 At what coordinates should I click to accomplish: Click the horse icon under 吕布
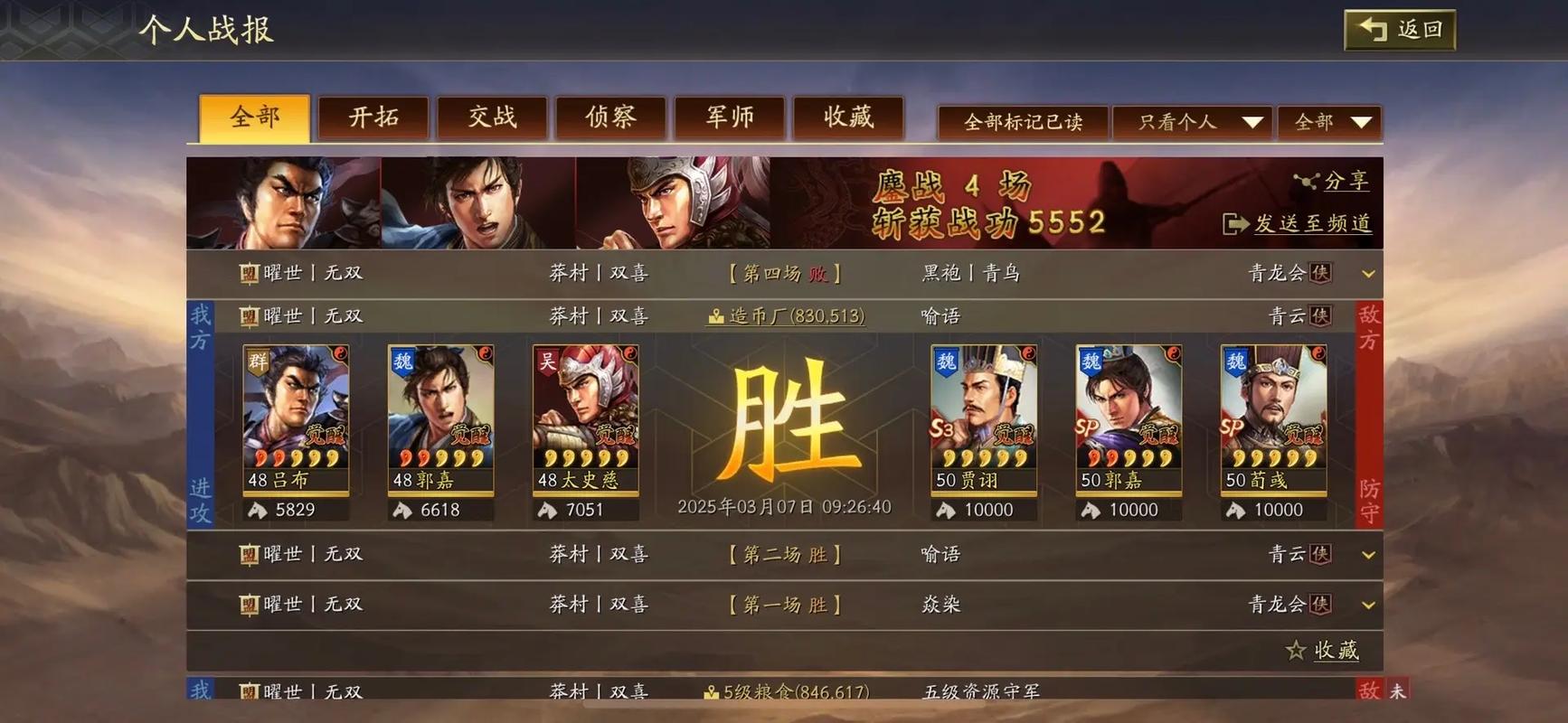[x=258, y=509]
